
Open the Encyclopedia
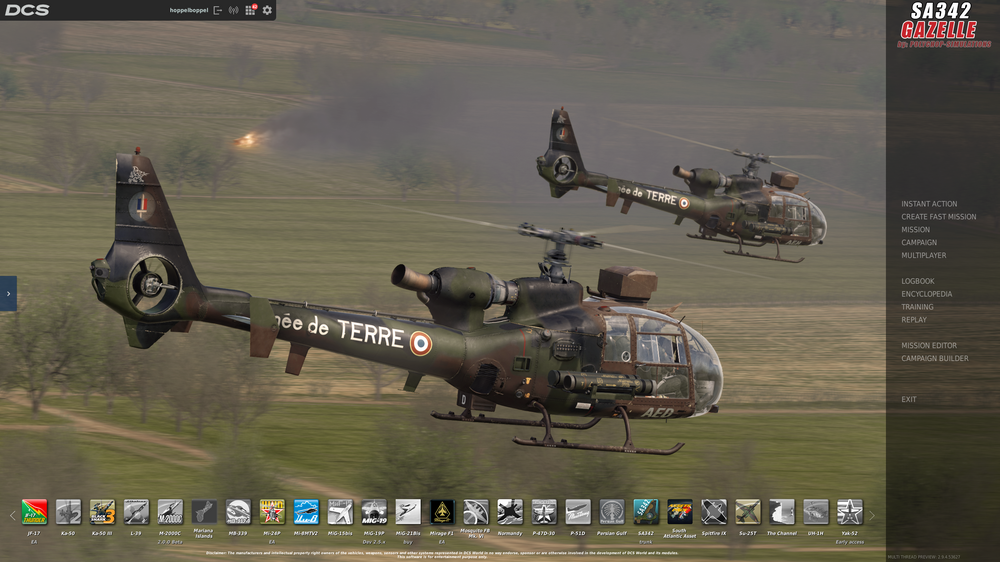pyautogui.click(x=926, y=295)
